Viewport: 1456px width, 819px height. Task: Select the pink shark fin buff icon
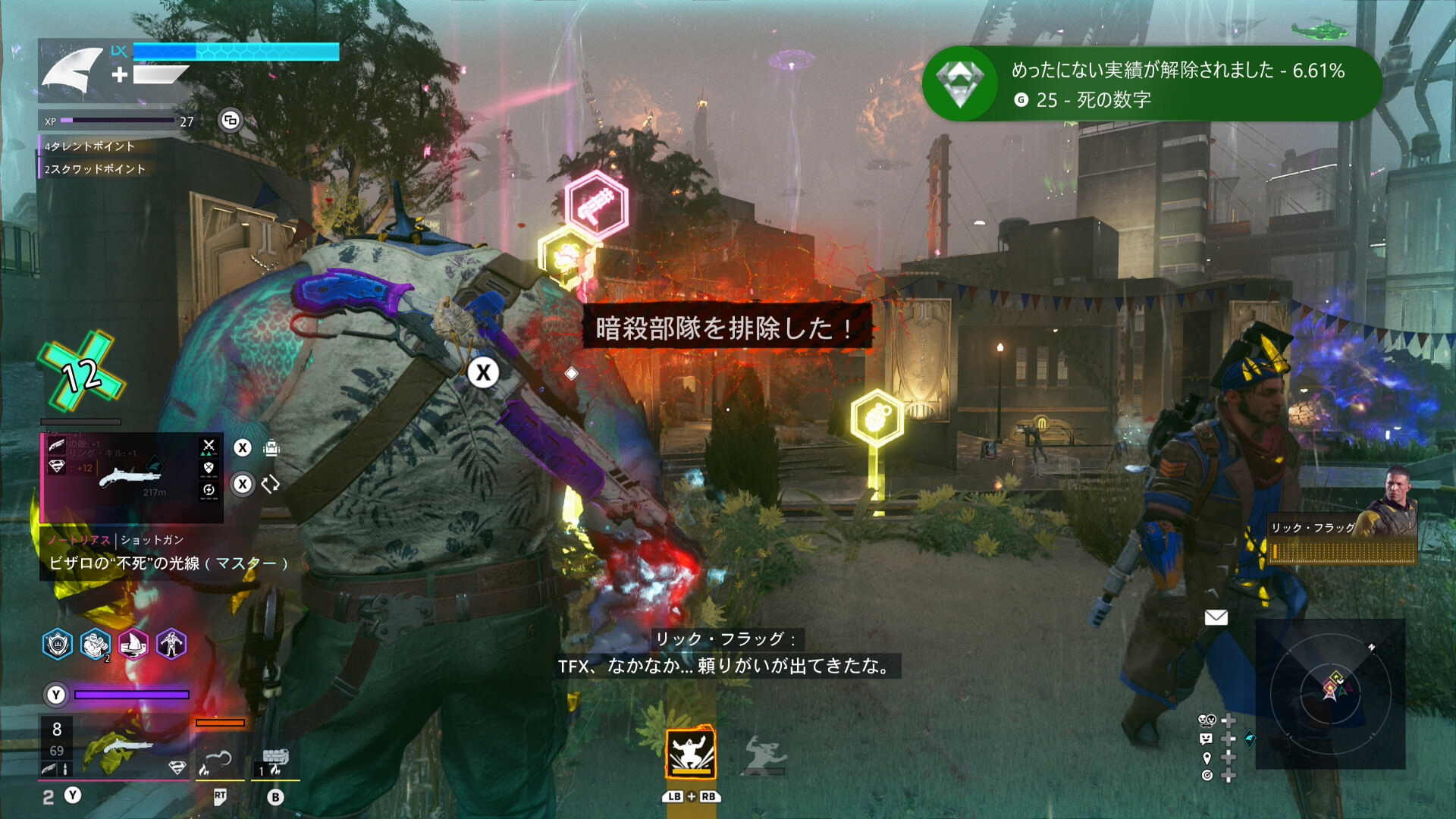point(133,645)
